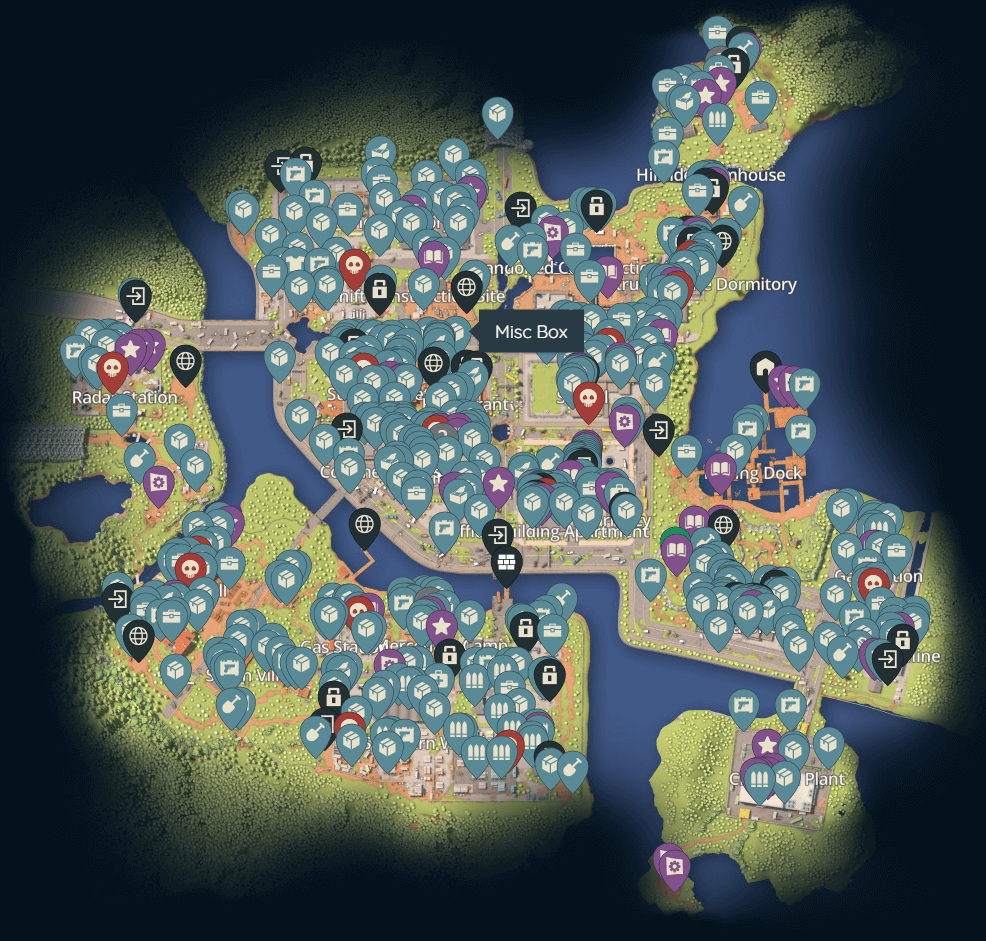
Task: Select the globe marker right of Radar Station
Action: [185, 361]
